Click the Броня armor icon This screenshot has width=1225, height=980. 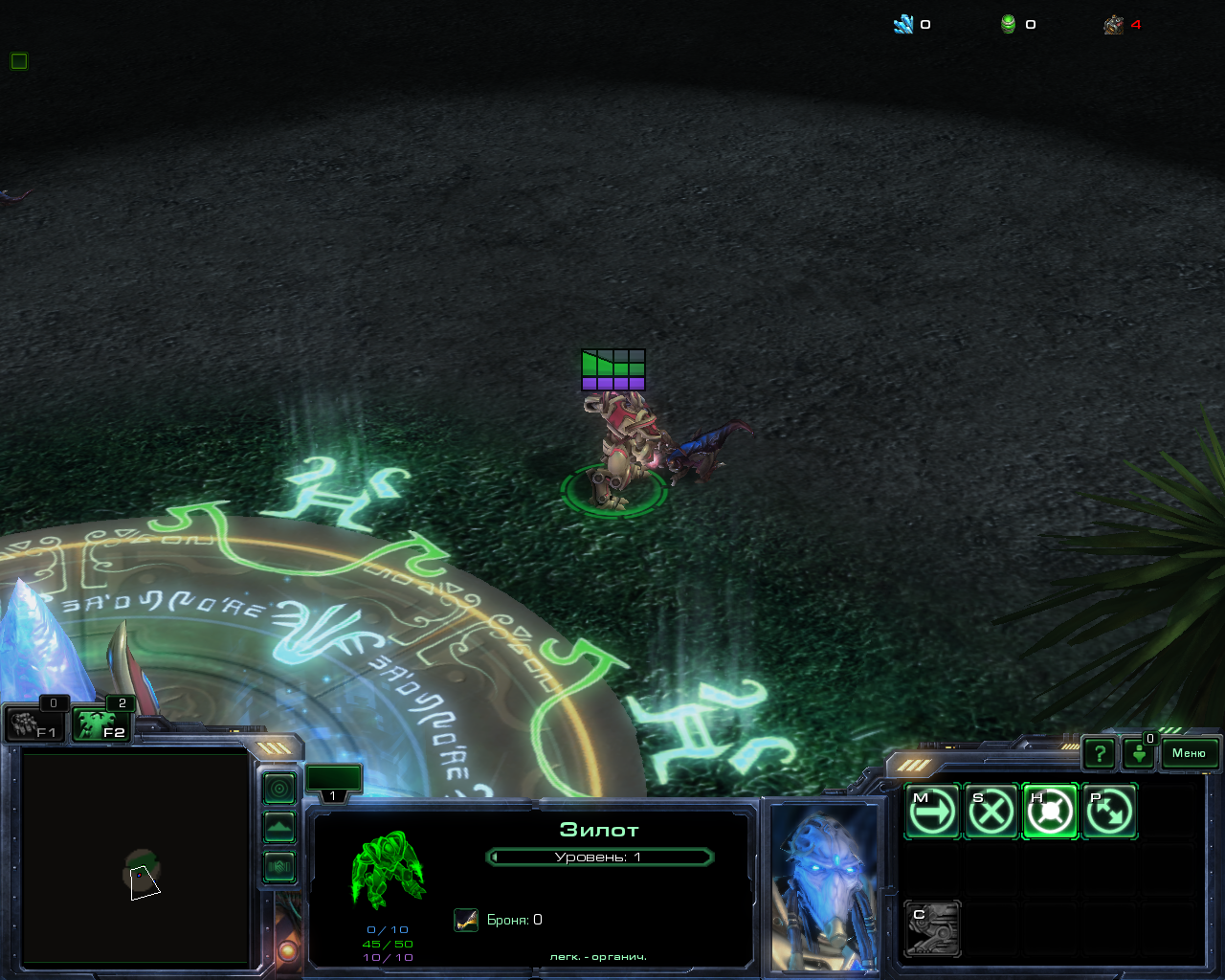pyautogui.click(x=466, y=920)
